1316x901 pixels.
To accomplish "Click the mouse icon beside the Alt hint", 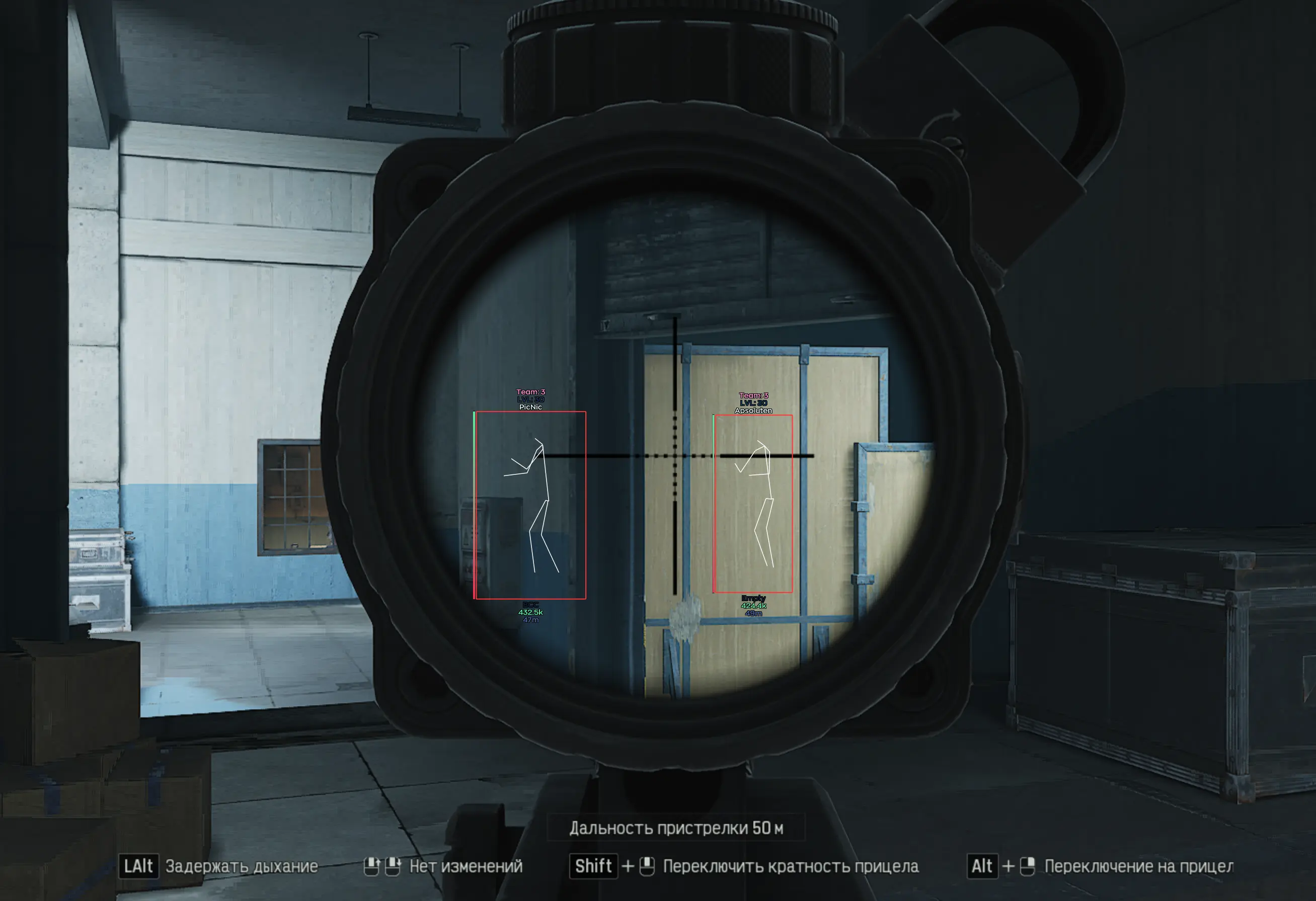I will click(1026, 866).
